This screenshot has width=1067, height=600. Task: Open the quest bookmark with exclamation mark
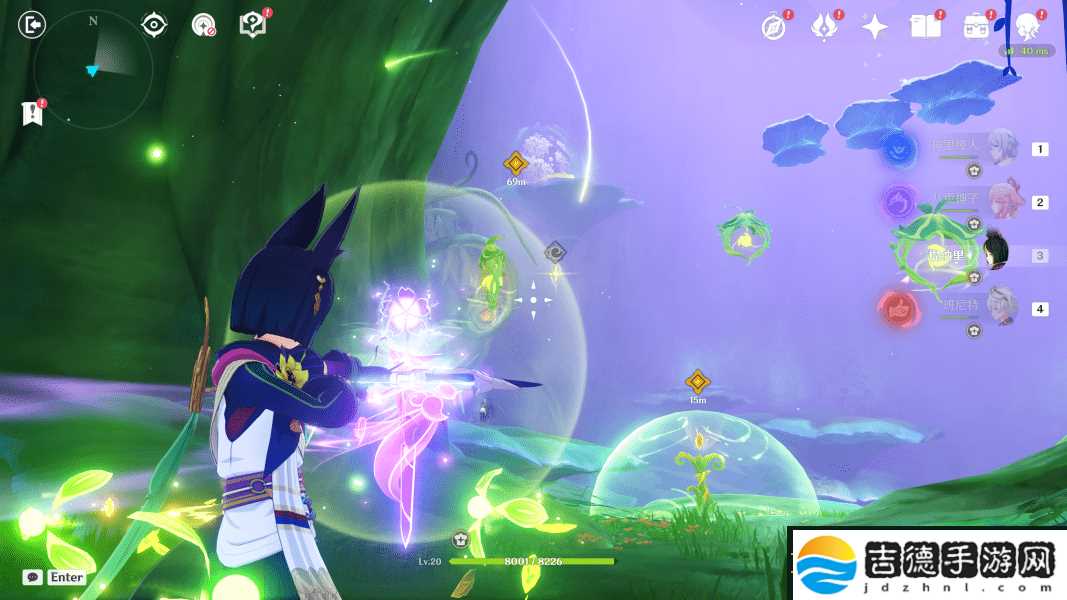[33, 114]
